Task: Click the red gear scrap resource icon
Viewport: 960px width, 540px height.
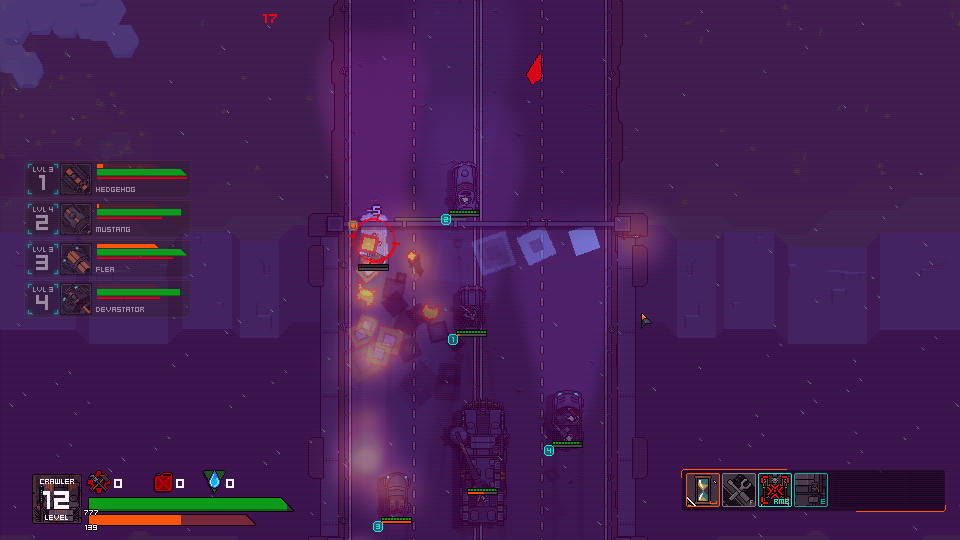Action: pyautogui.click(x=99, y=482)
